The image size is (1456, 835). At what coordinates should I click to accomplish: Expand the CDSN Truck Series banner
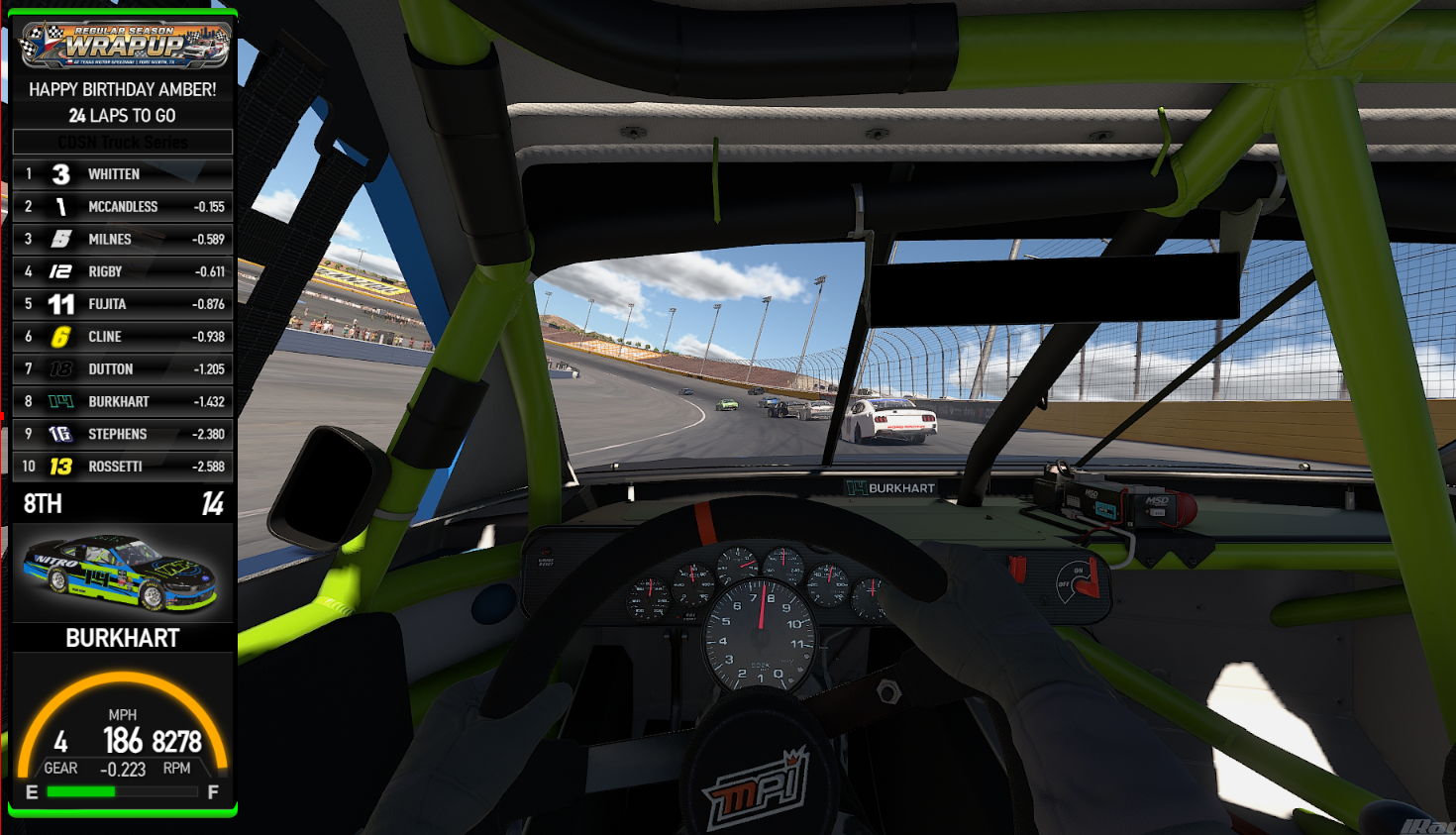pyautogui.click(x=121, y=141)
